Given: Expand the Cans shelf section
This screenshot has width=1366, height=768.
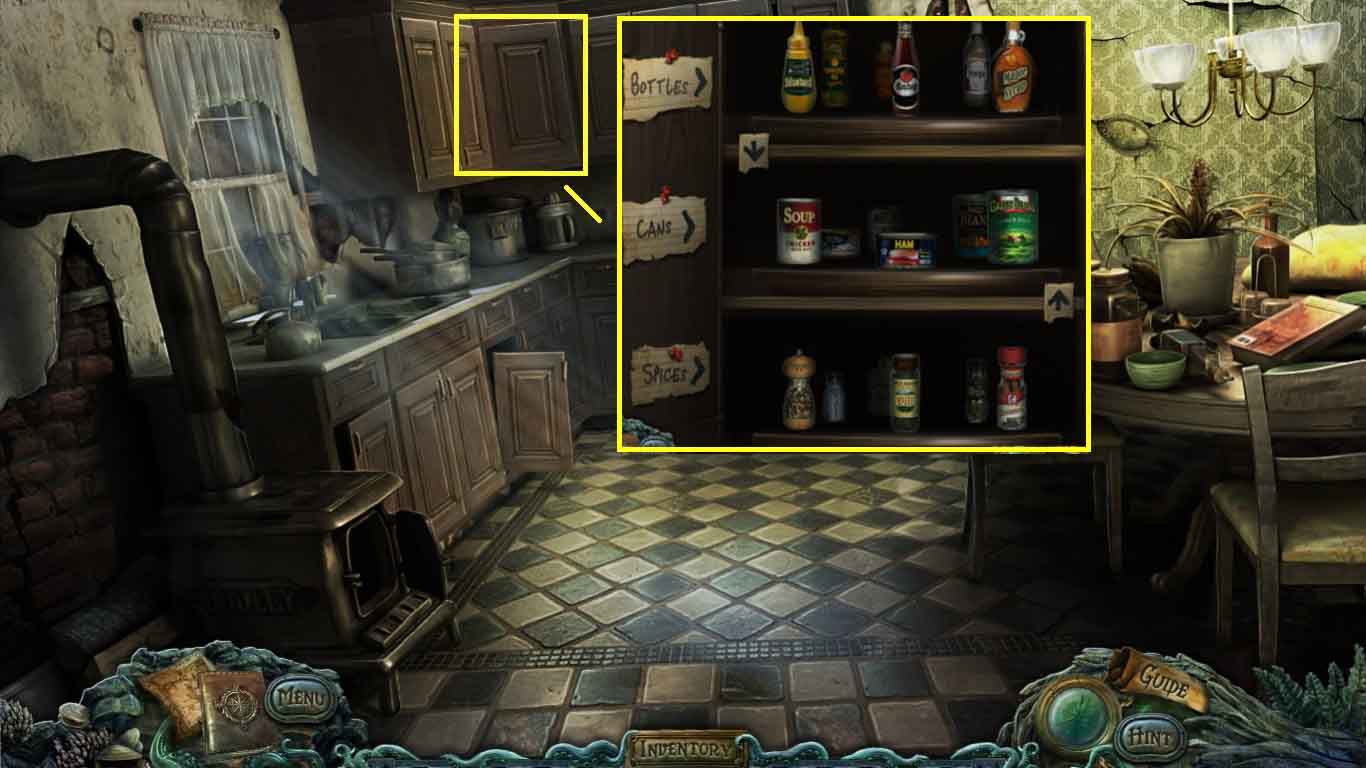Looking at the screenshot, I should [x=660, y=230].
